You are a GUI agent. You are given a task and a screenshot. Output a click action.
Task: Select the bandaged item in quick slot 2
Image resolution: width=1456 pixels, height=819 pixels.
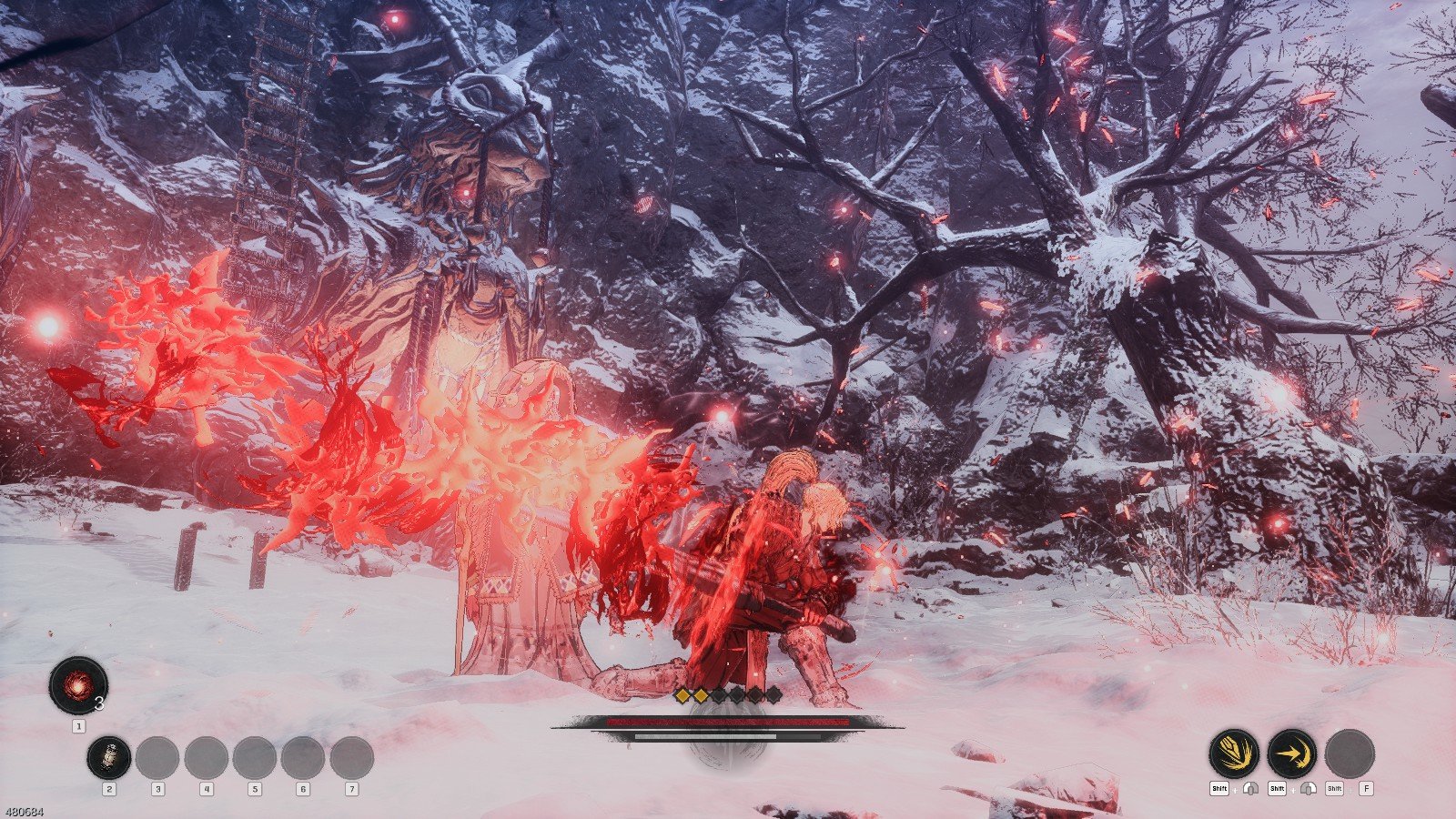[109, 758]
